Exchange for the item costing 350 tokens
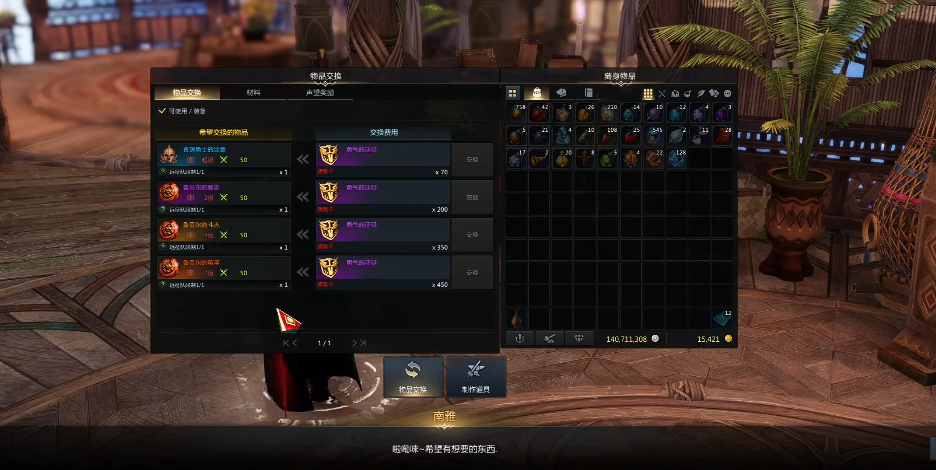Image resolution: width=936 pixels, height=470 pixels. [472, 233]
